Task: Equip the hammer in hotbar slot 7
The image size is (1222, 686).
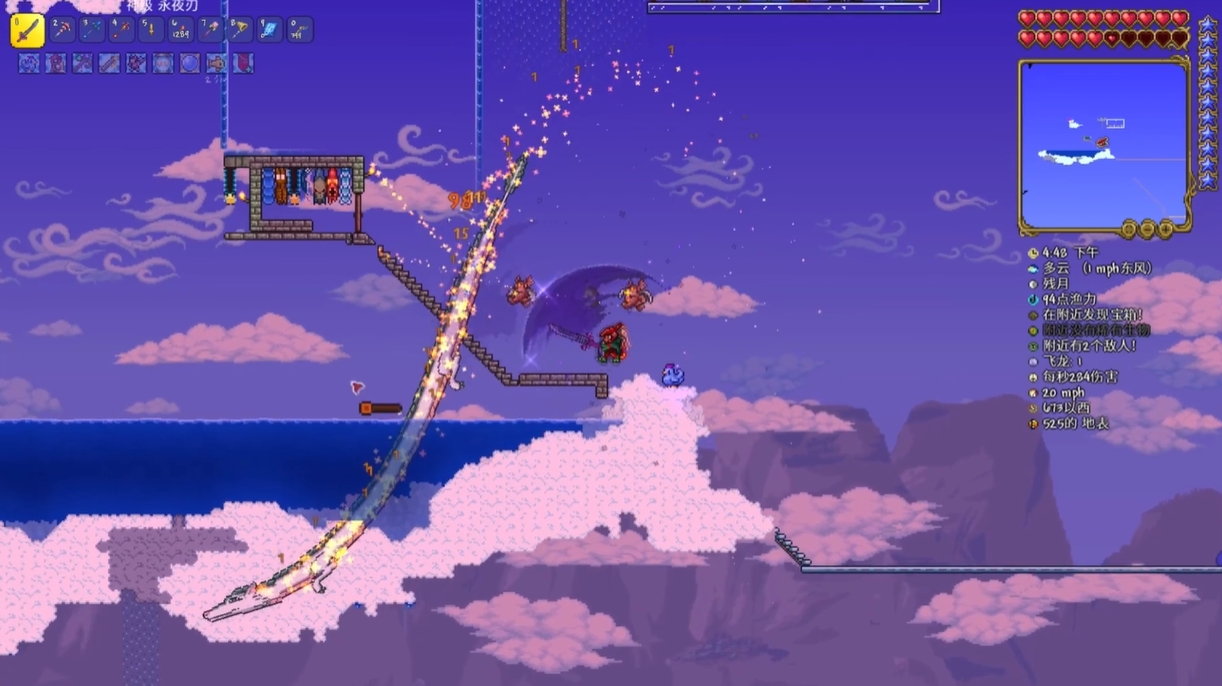Action: 211,30
